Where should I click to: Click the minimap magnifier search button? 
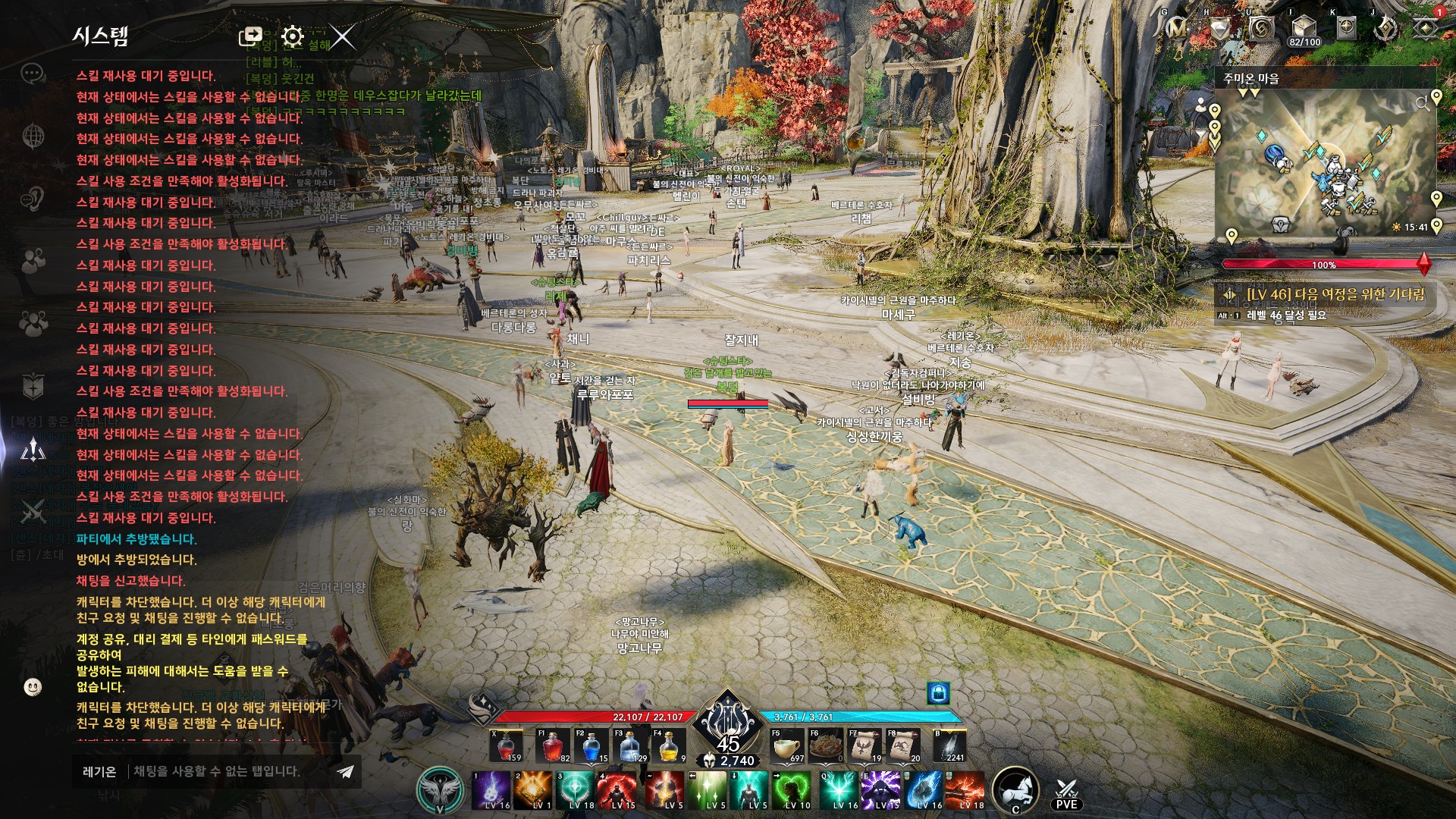[x=1421, y=104]
